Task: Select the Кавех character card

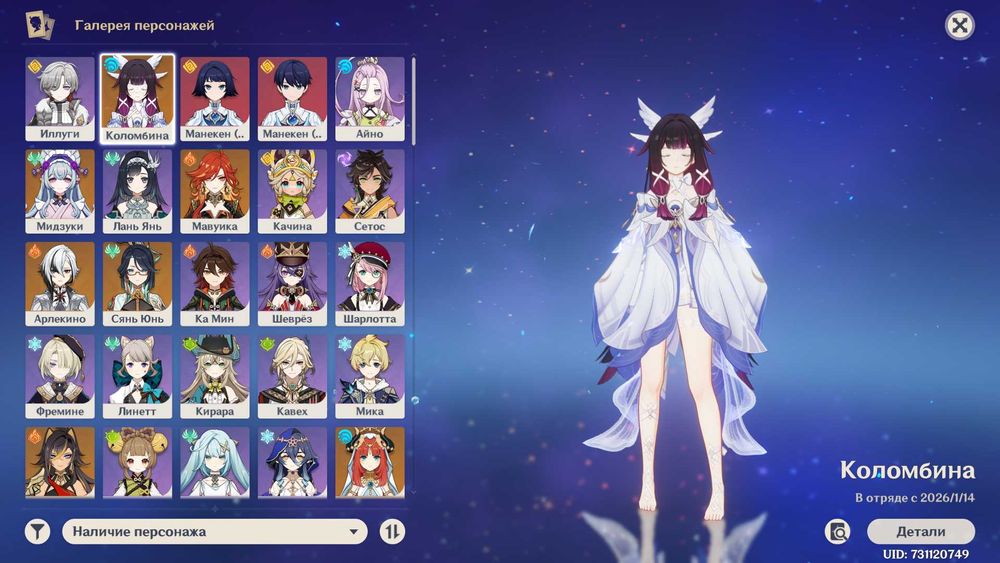Action: (x=292, y=377)
